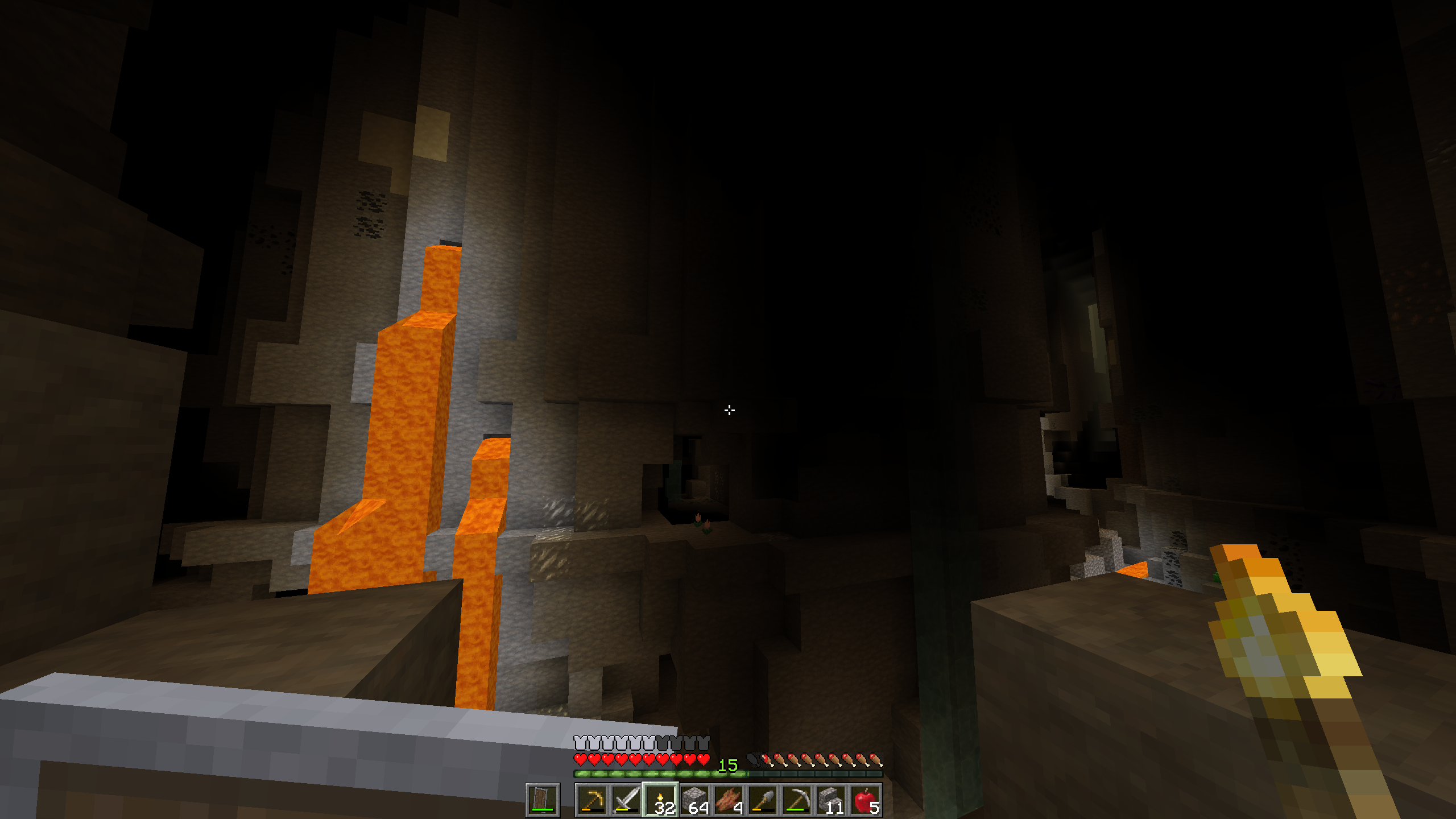Select the red apple hotbar slot
The width and height of the screenshot is (1456, 819).
(865, 800)
